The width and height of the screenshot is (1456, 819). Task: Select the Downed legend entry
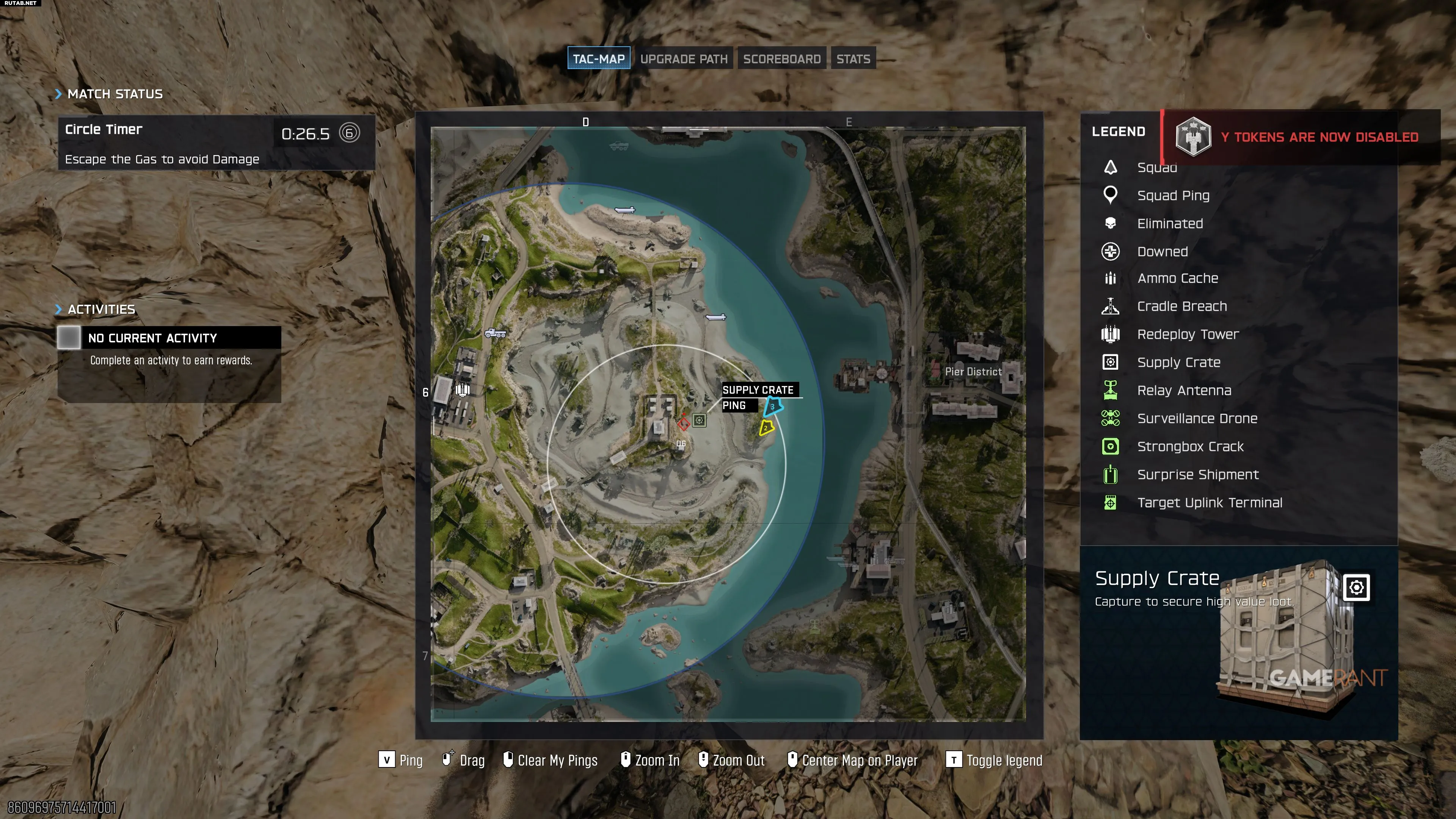coord(1162,251)
